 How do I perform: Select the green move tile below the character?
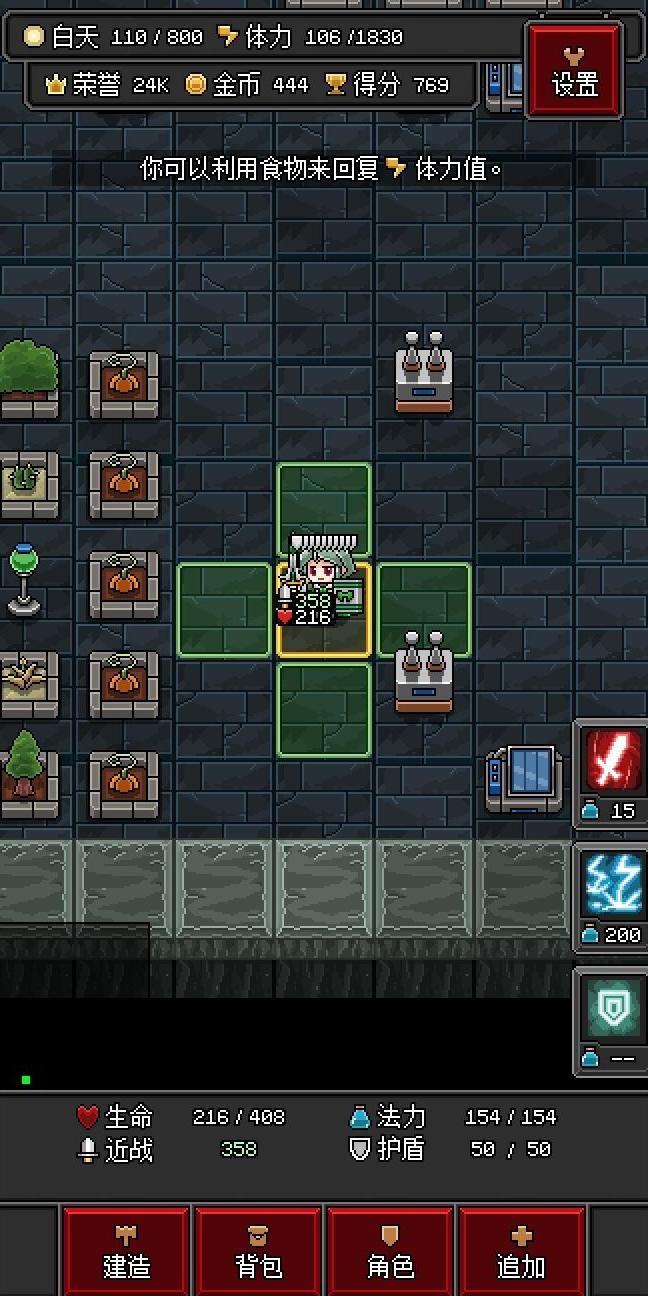pos(324,709)
